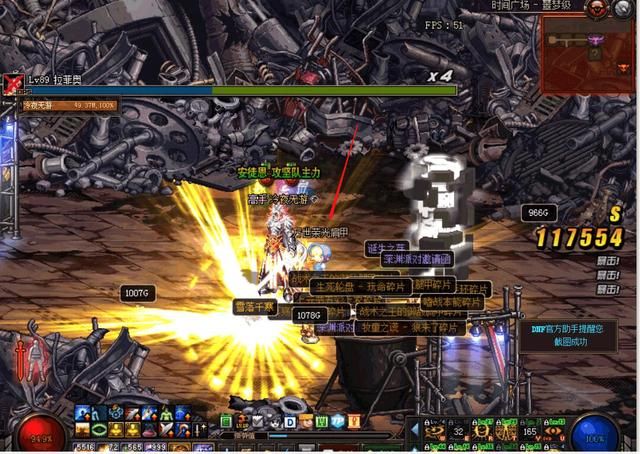Click the skill slot with 32 cooldown

tap(459, 430)
